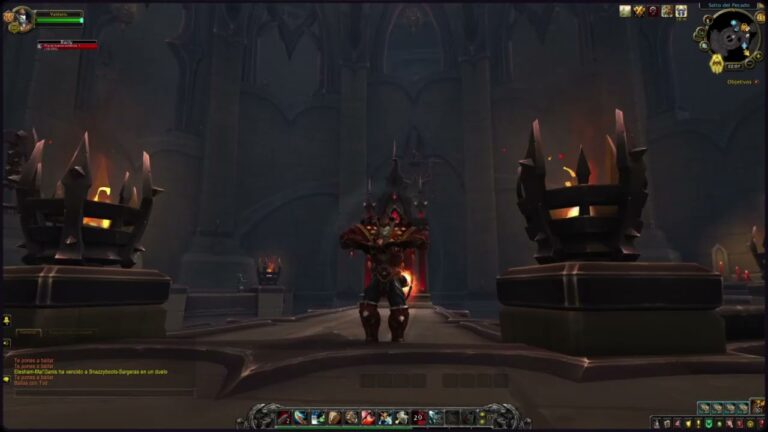
Task: Collapse the Objetivos tracker header
Action: (759, 81)
